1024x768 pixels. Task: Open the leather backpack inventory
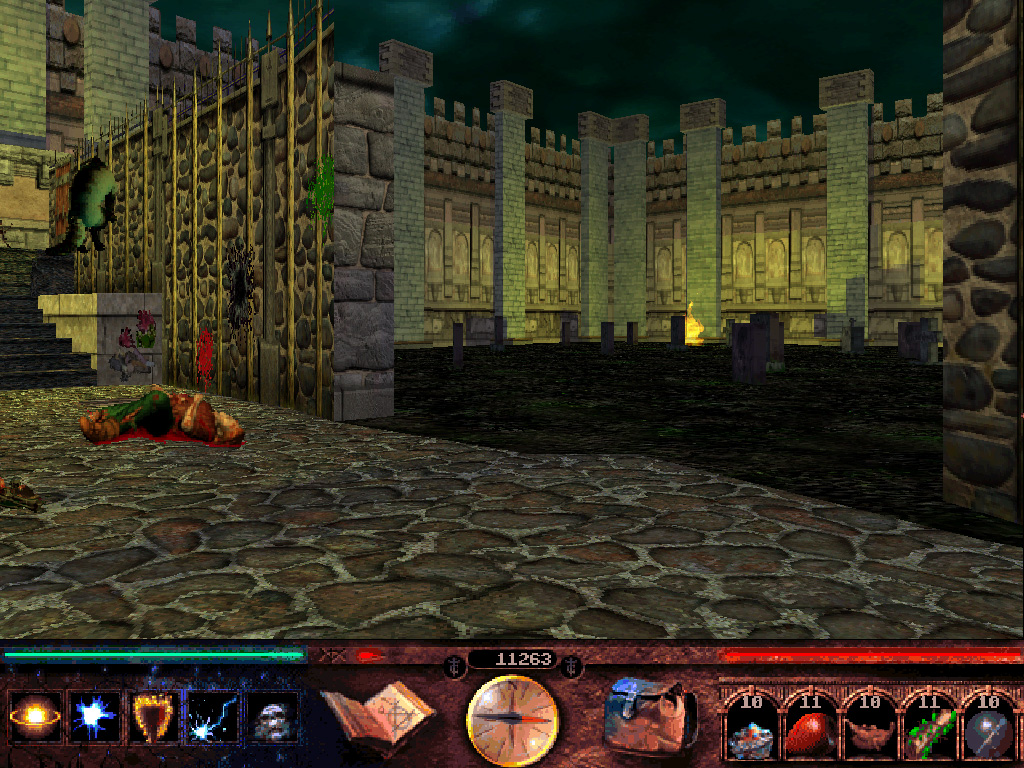(x=648, y=718)
